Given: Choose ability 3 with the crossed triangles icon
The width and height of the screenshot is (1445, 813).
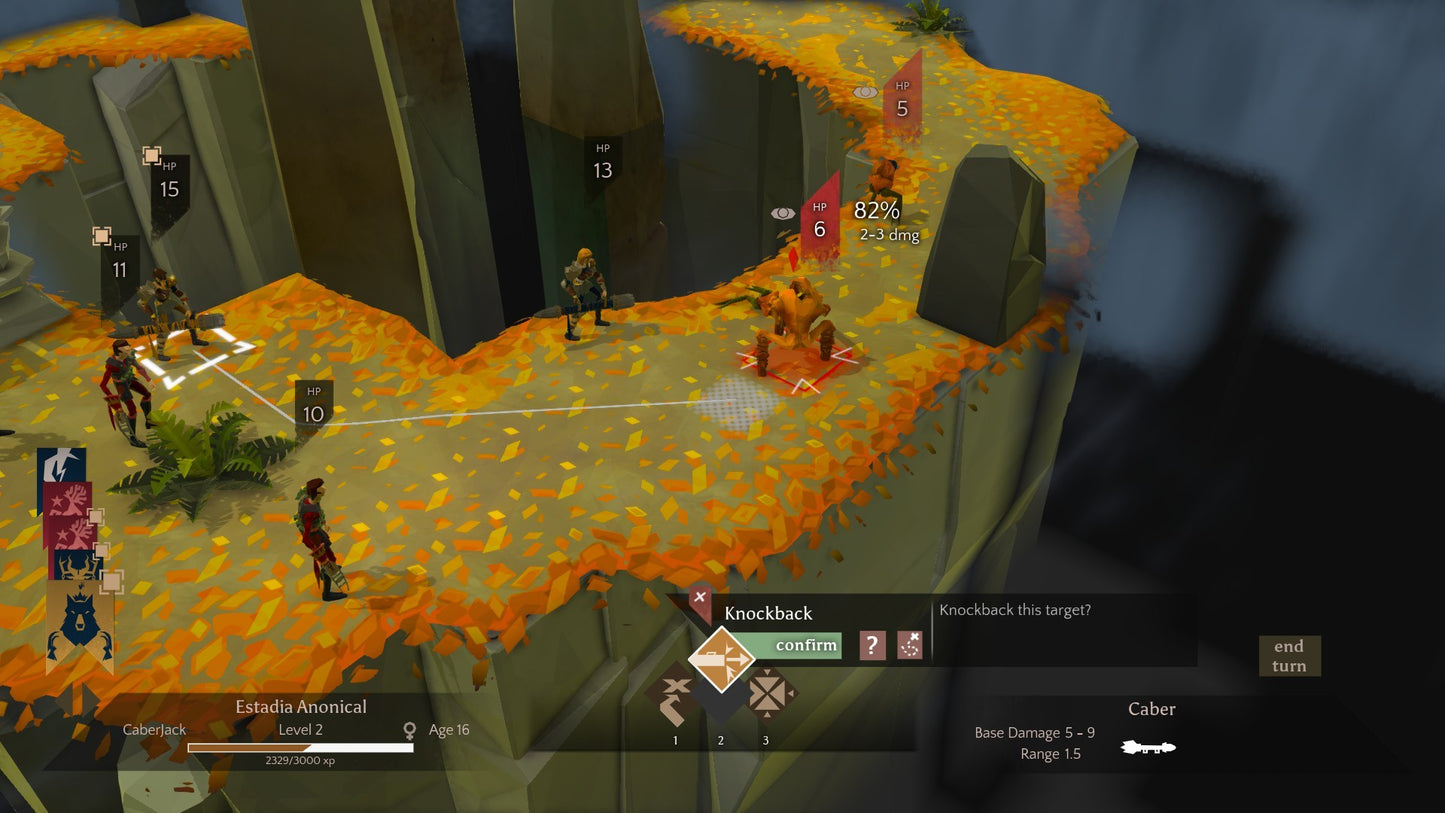Looking at the screenshot, I should tap(766, 694).
